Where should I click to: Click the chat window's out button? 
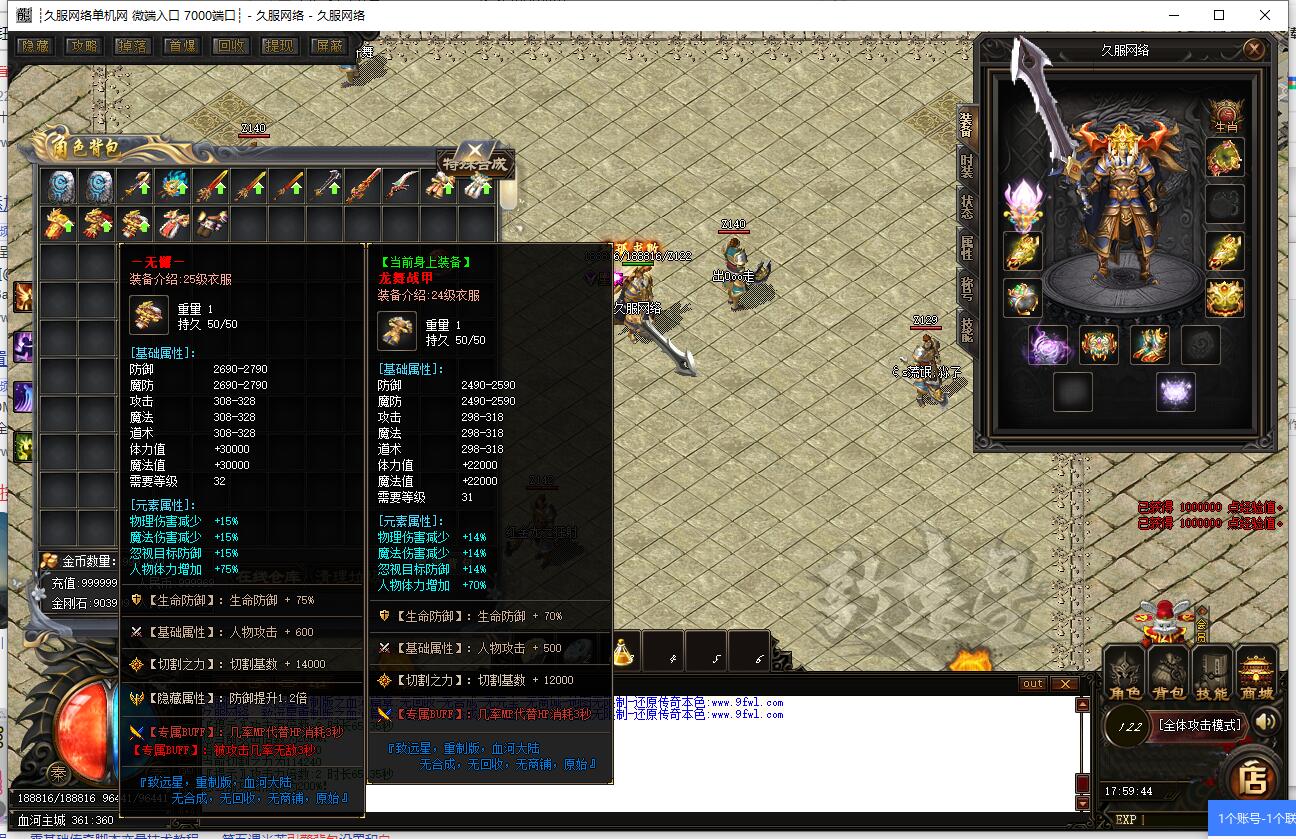[1032, 684]
